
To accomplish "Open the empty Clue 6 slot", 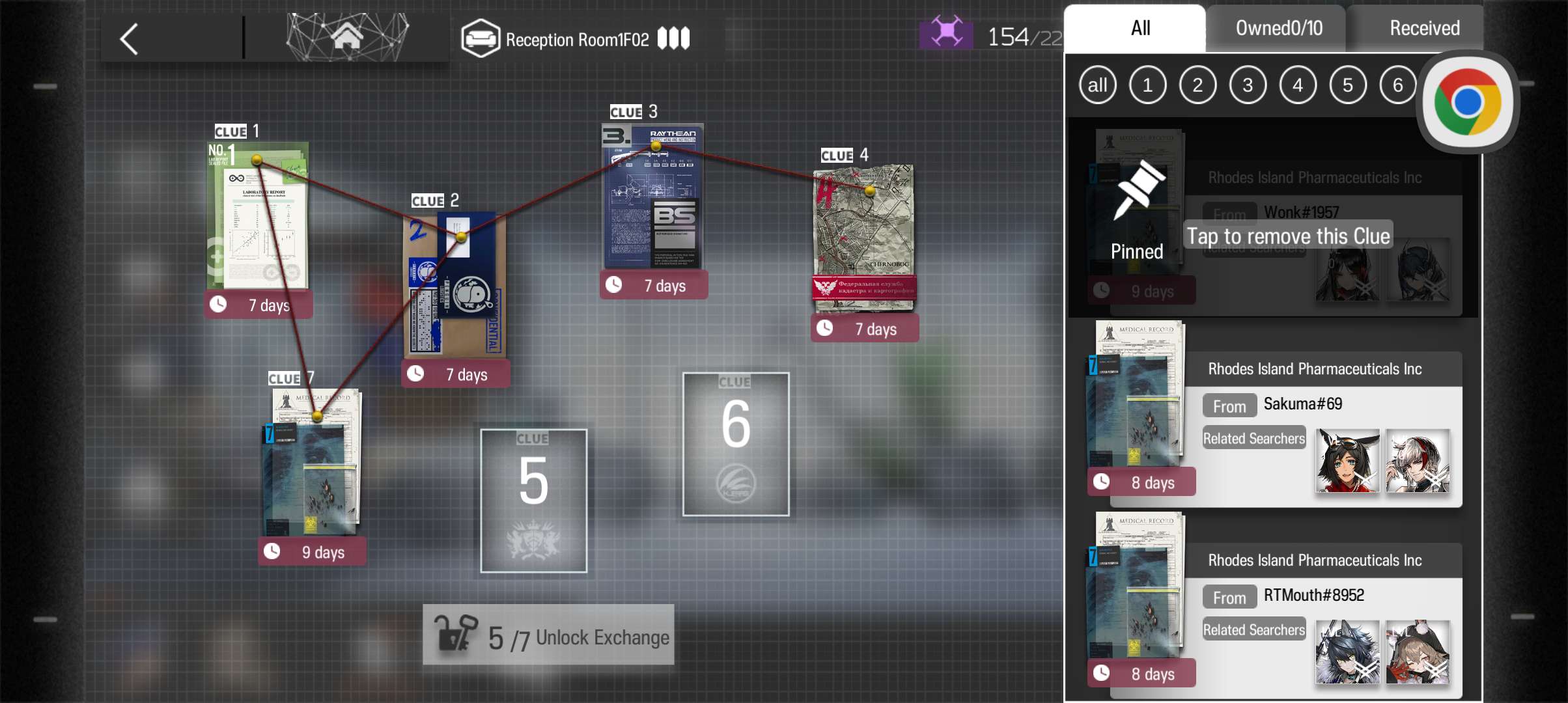I will tap(735, 444).
